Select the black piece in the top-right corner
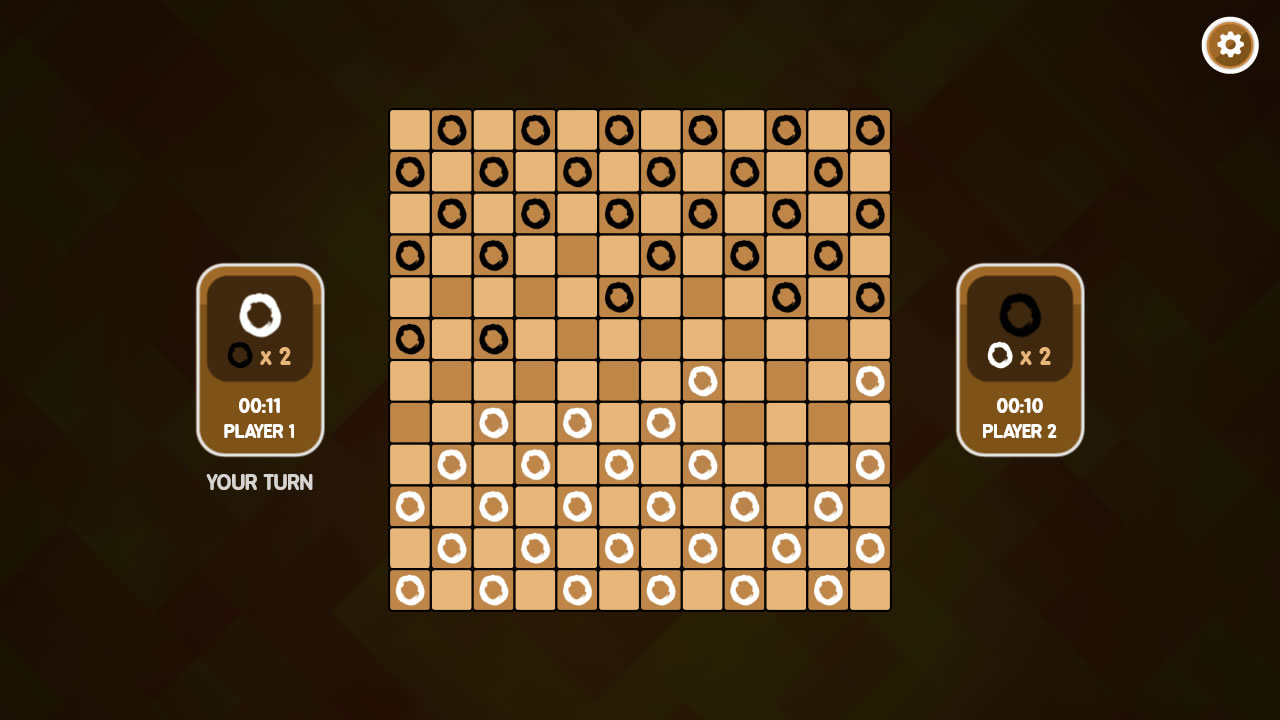Screen dimensions: 1280x720 (x=871, y=129)
